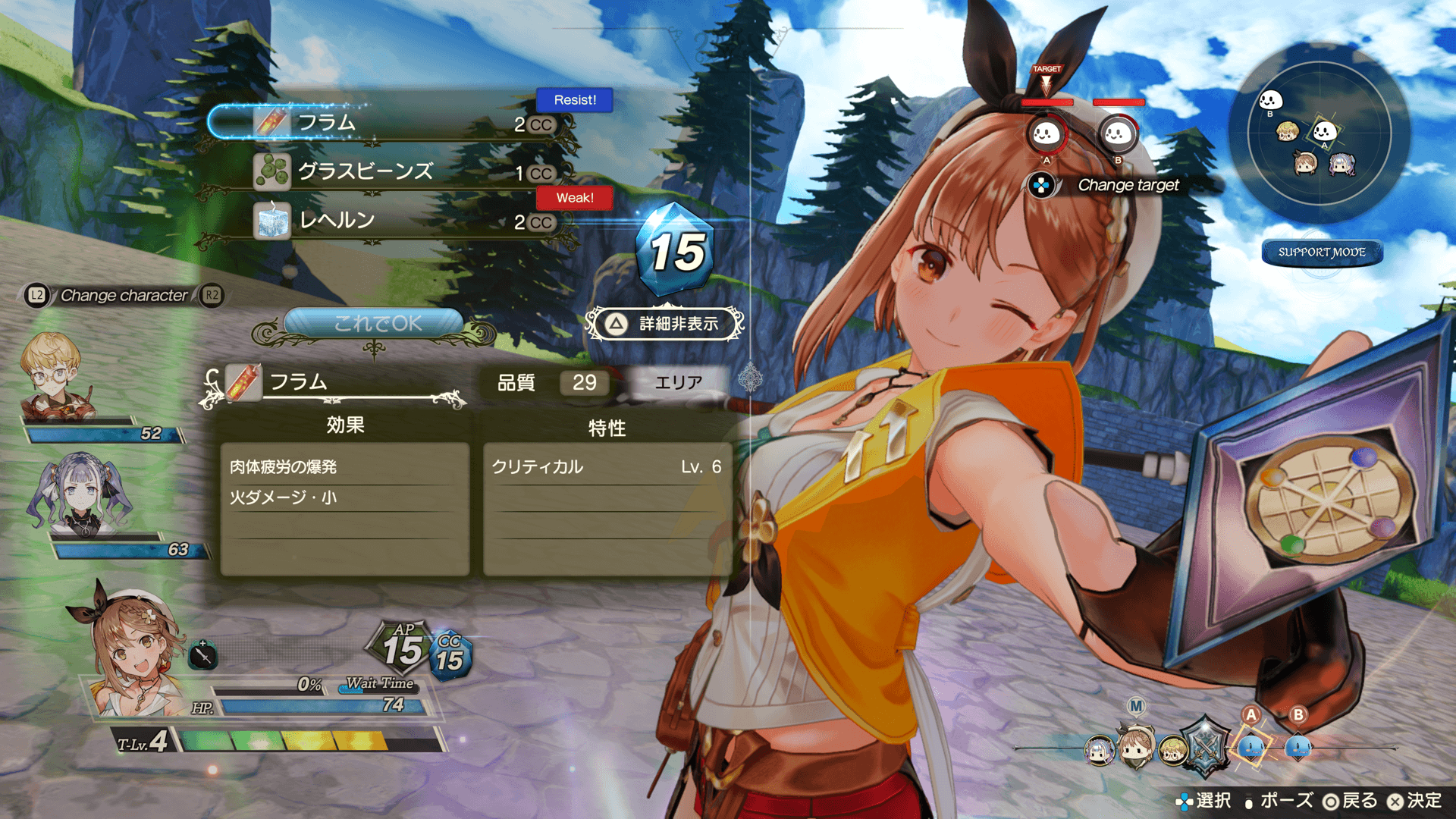Click the クリティカル Lv. 6 trait row
Screen dimensions: 1456x819
(607, 467)
